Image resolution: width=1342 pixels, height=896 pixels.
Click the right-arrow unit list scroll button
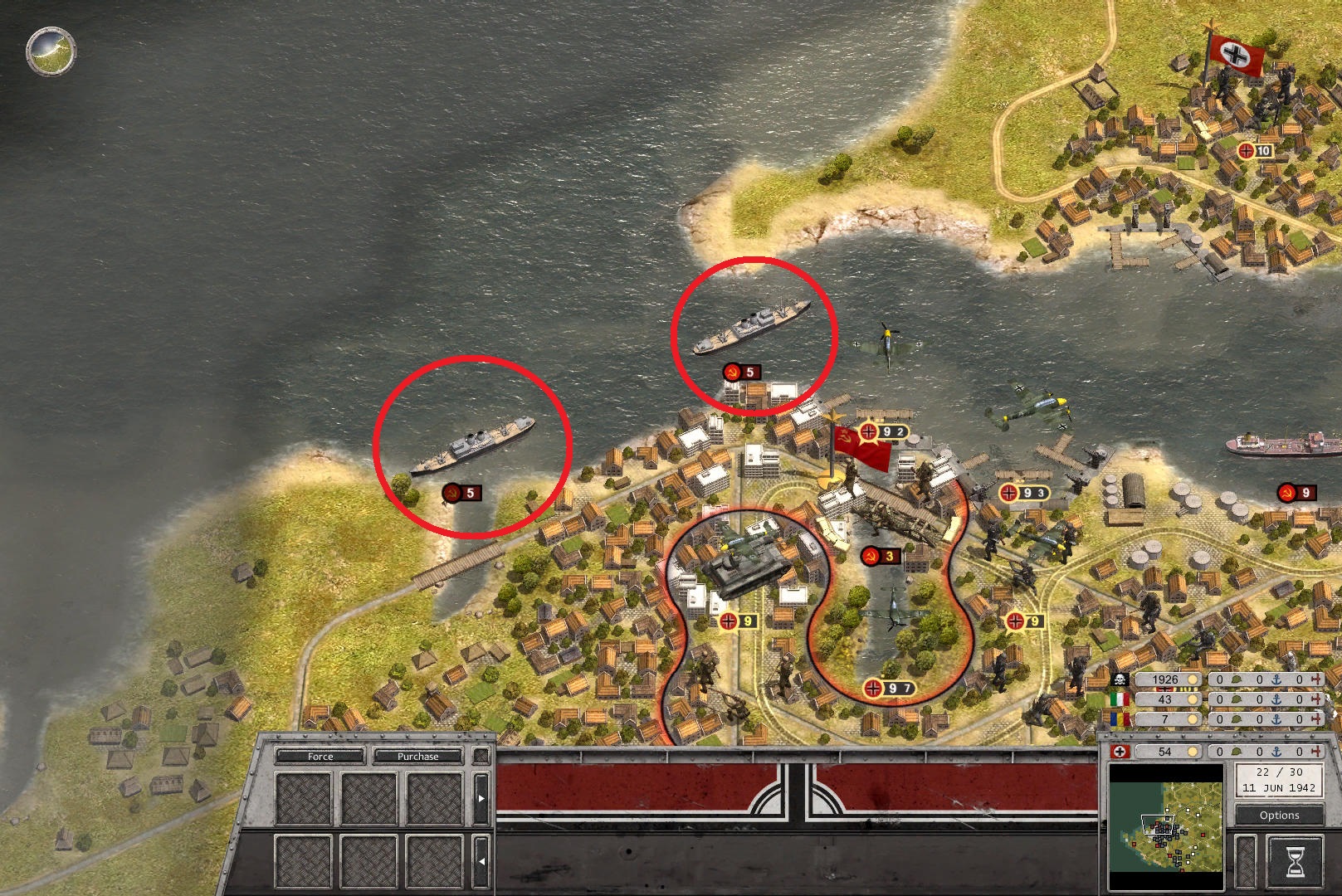[481, 798]
